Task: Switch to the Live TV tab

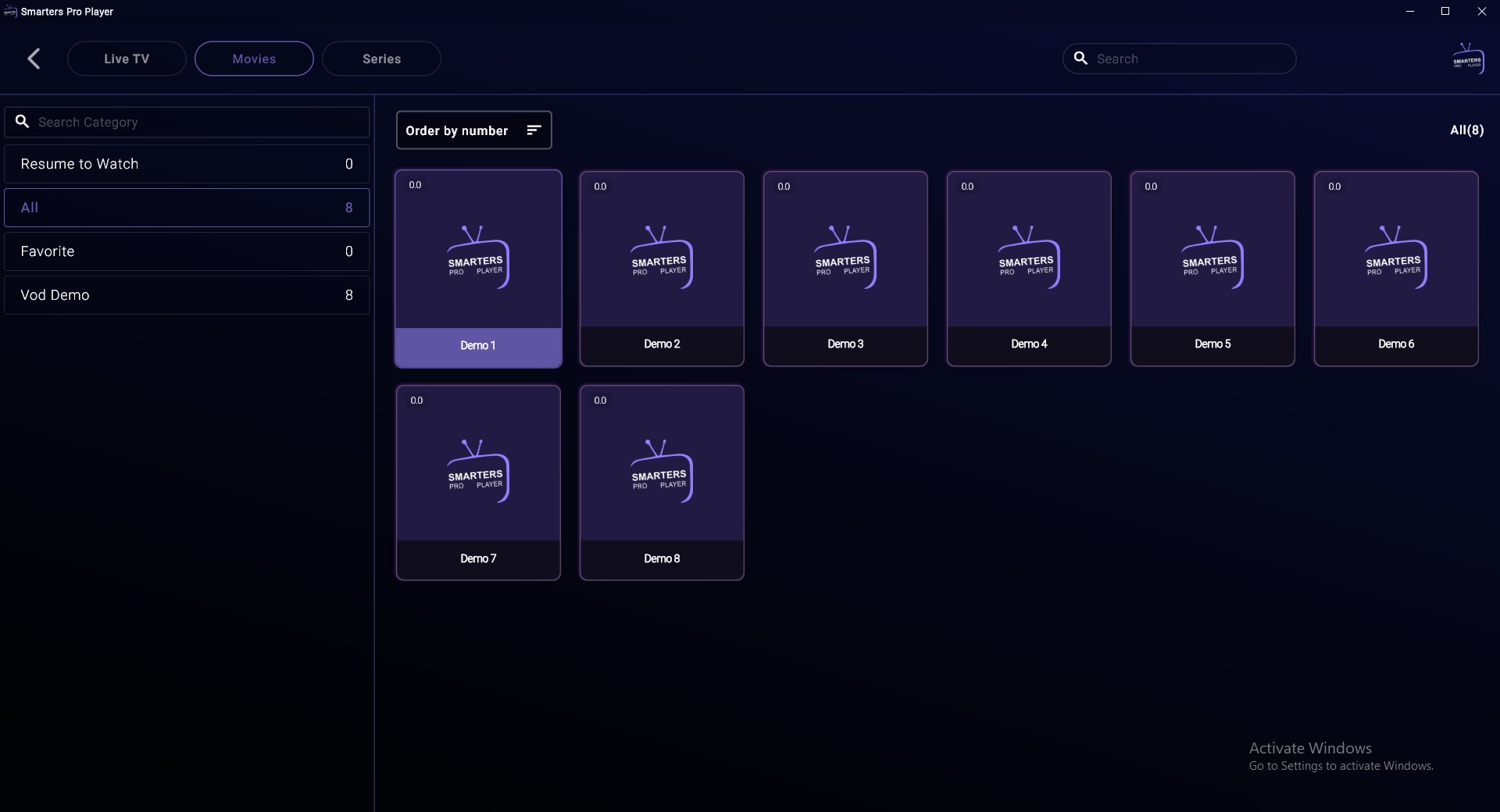Action: [x=127, y=59]
